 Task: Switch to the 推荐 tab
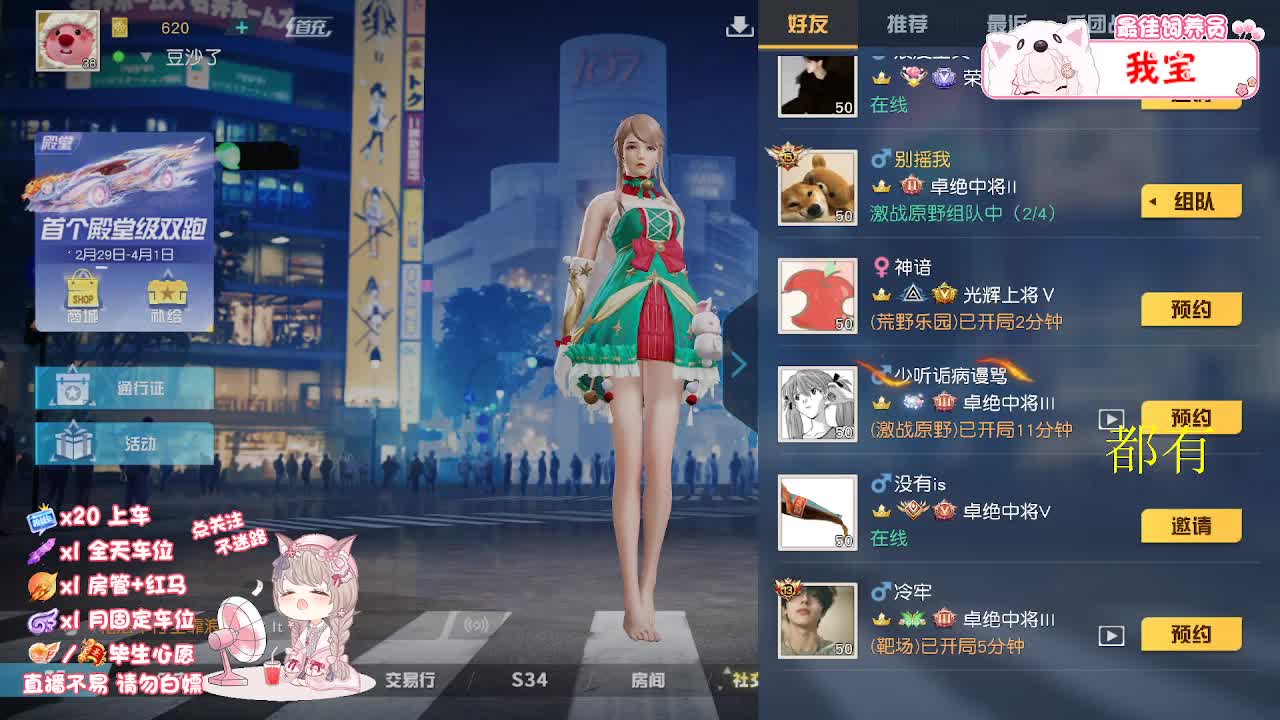point(906,24)
